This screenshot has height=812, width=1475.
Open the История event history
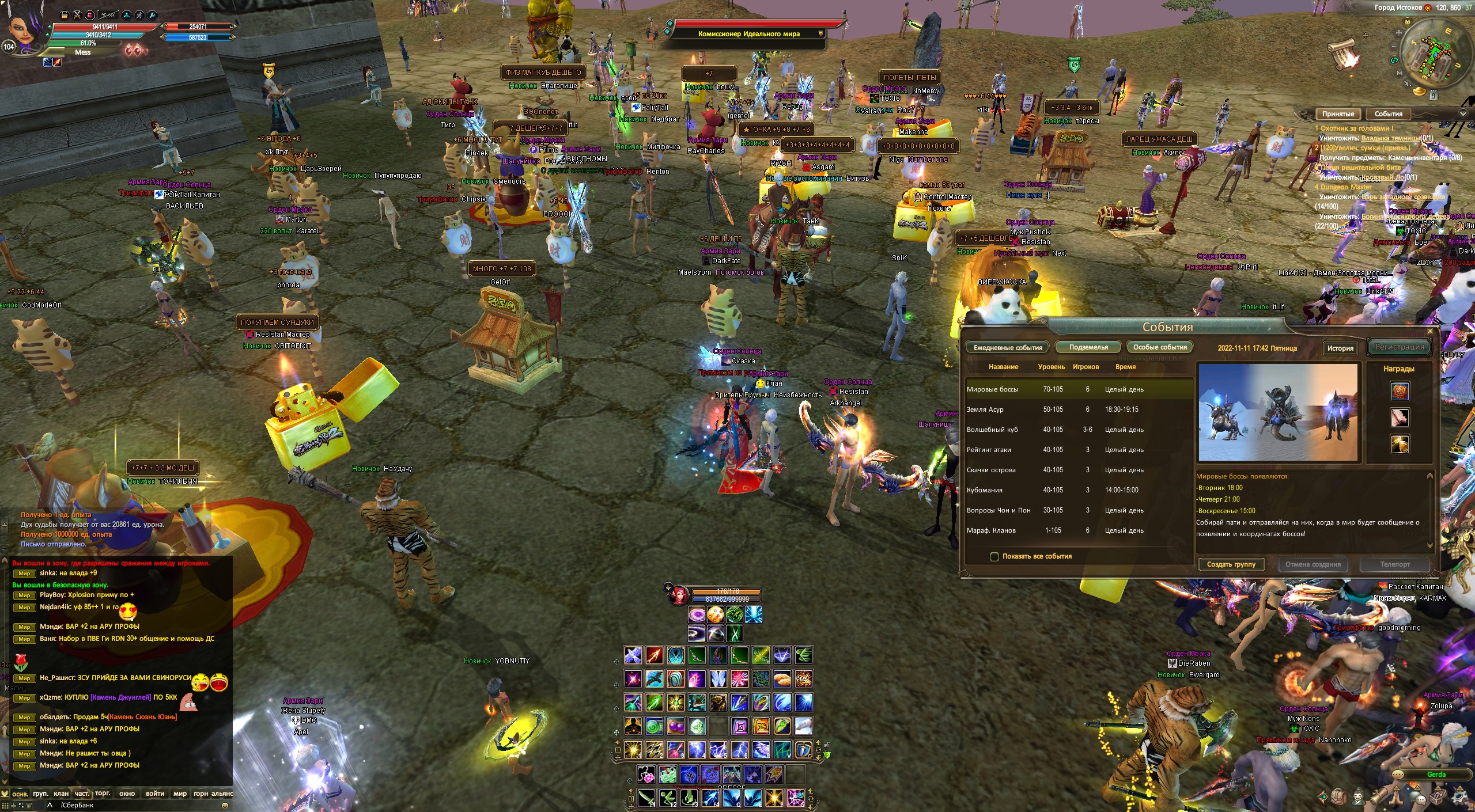1340,348
